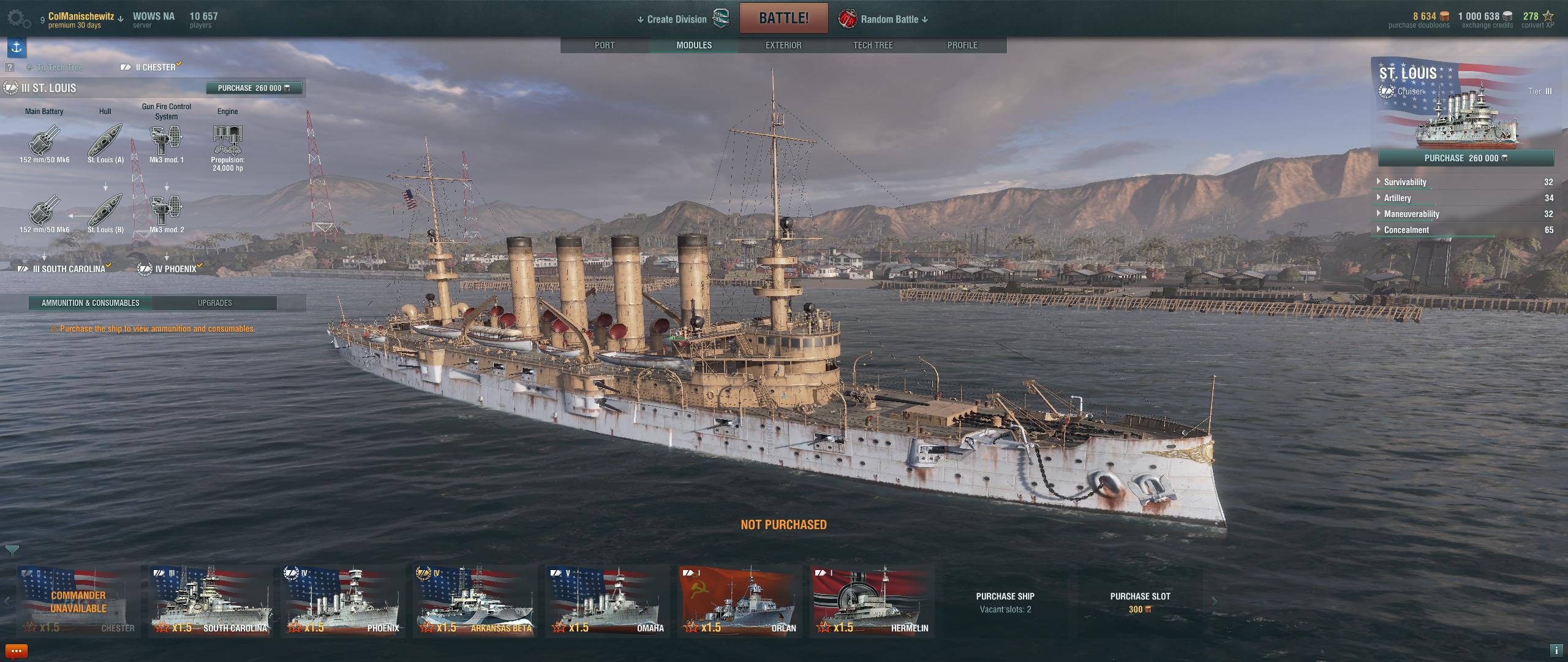
Task: Choose the engine propulsion 24,000 hp module
Action: click(227, 142)
